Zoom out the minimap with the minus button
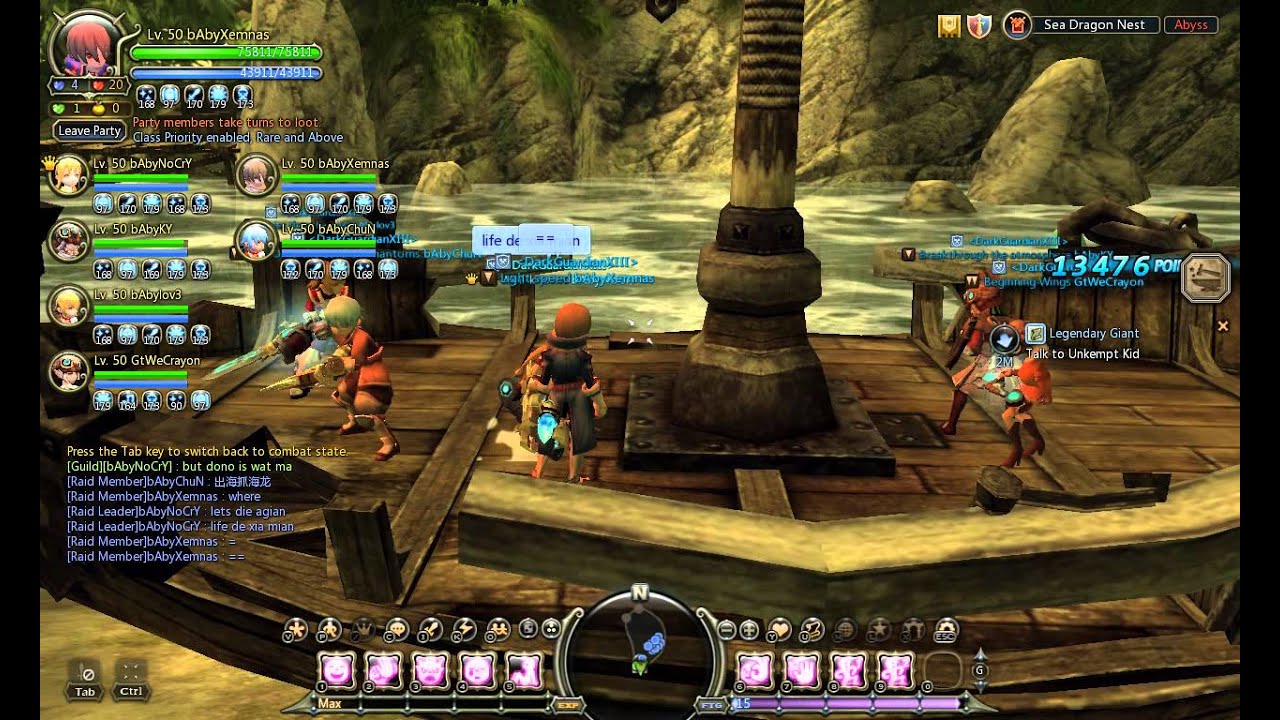Image resolution: width=1280 pixels, height=720 pixels. pyautogui.click(x=727, y=630)
